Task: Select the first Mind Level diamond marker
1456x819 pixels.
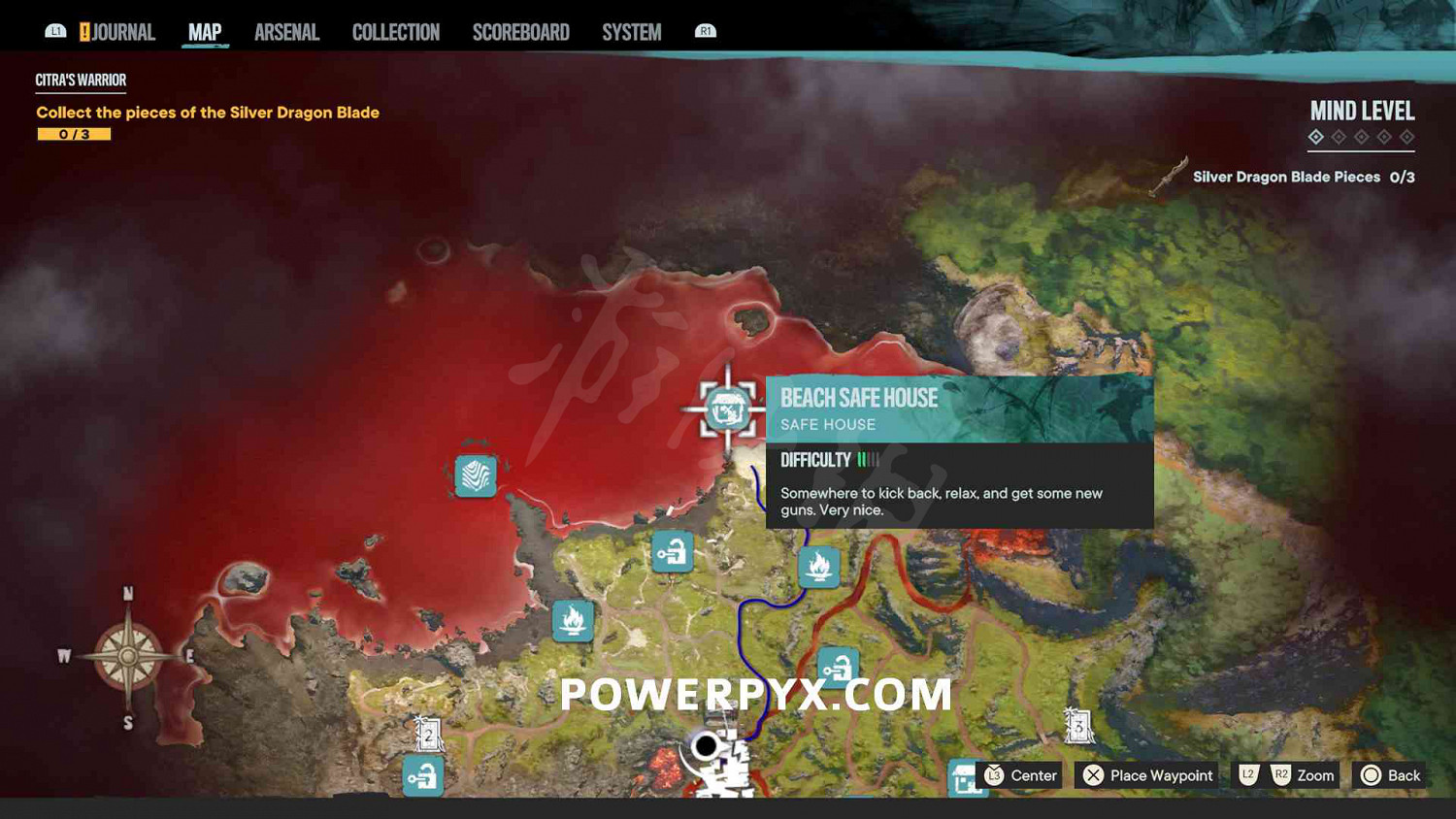Action: [1315, 137]
